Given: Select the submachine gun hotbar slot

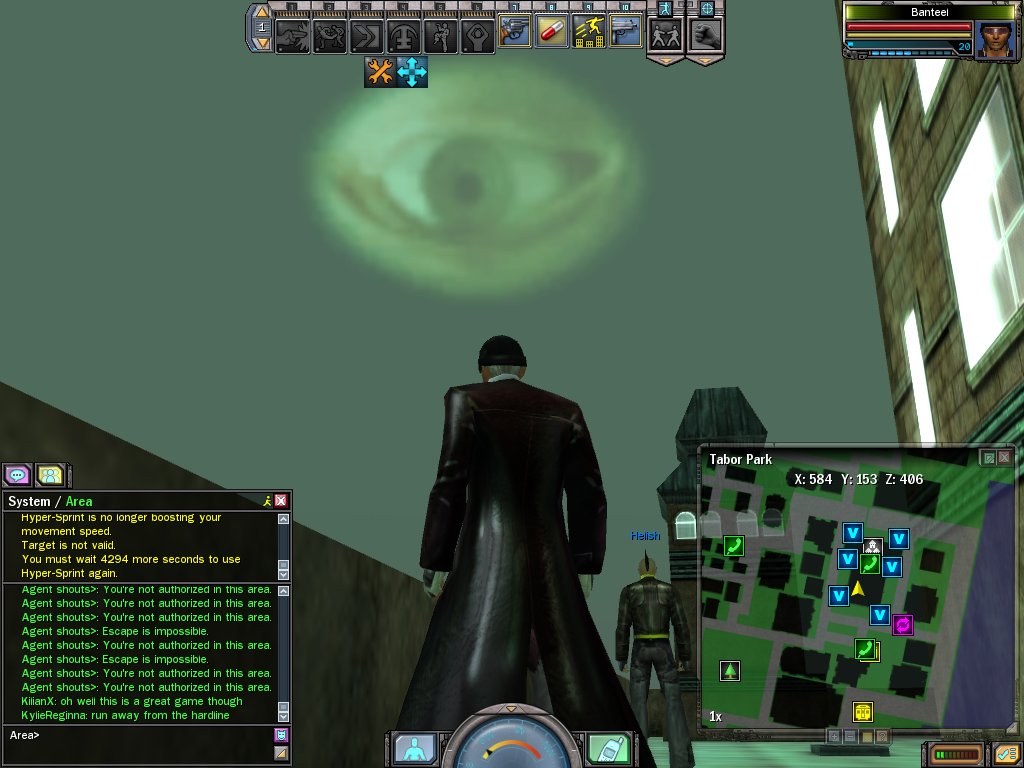Looking at the screenshot, I should coord(626,32).
